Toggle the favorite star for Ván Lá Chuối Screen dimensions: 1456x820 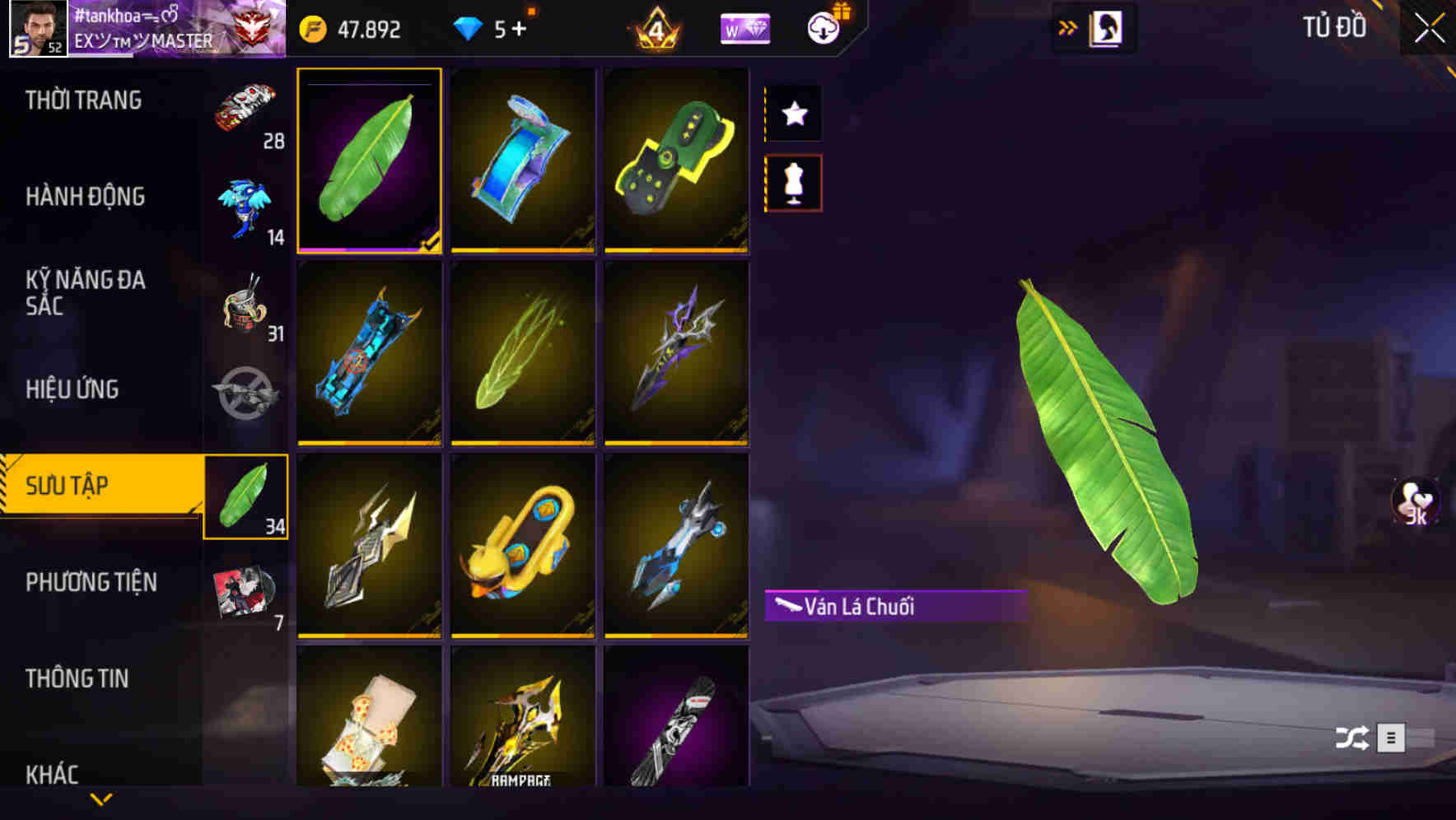[x=793, y=113]
